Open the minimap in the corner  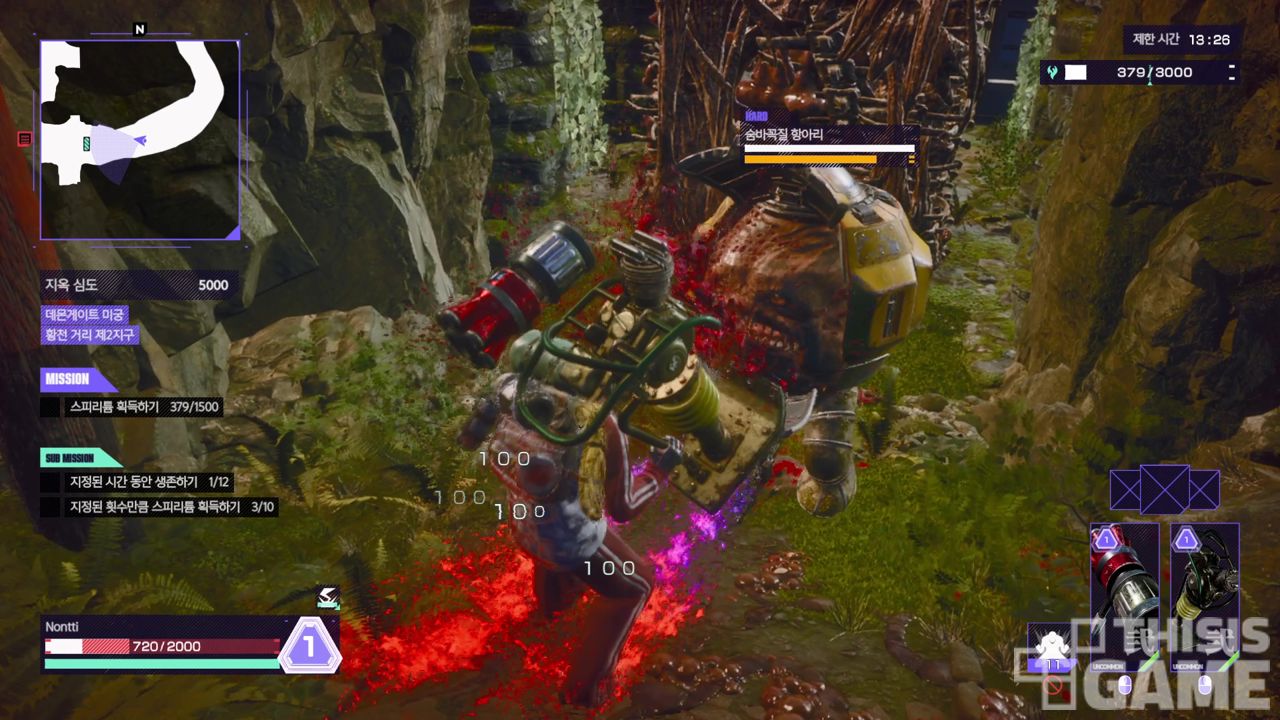pyautogui.click(x=140, y=140)
